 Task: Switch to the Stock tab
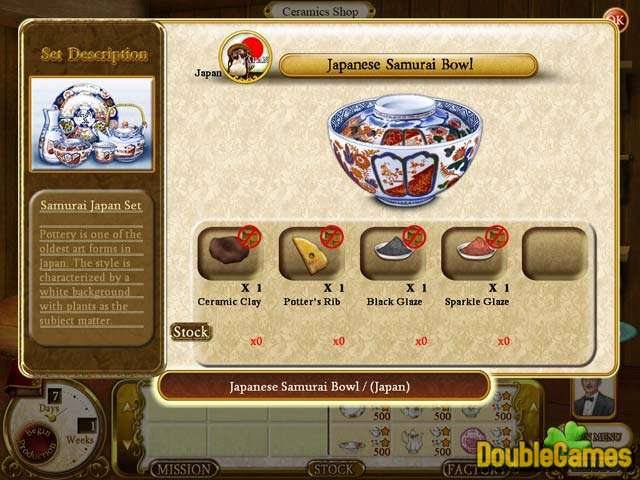[x=333, y=469]
